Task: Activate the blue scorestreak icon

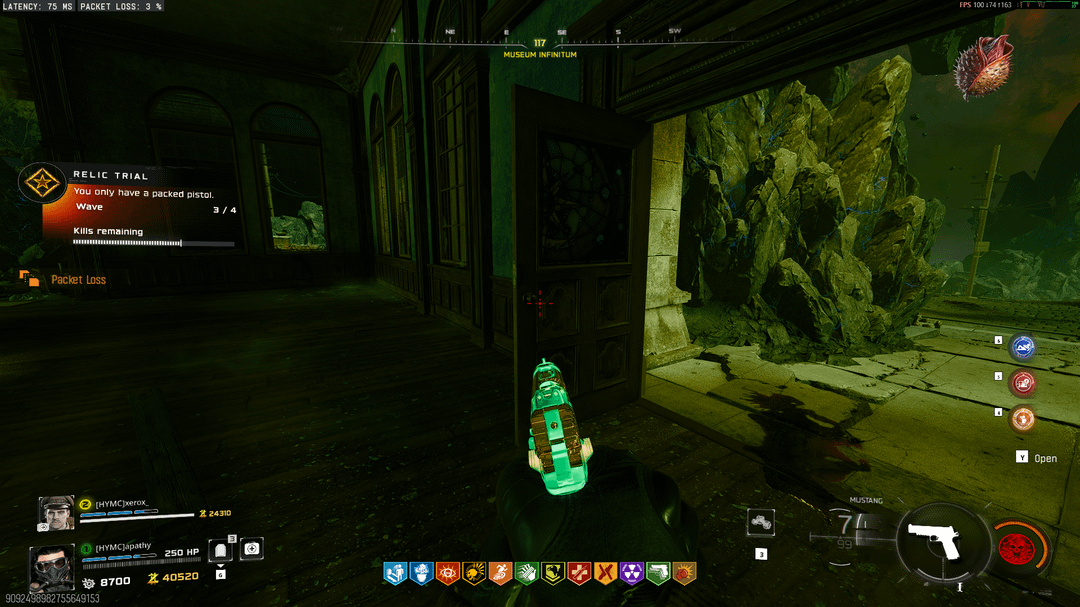Action: [1022, 347]
